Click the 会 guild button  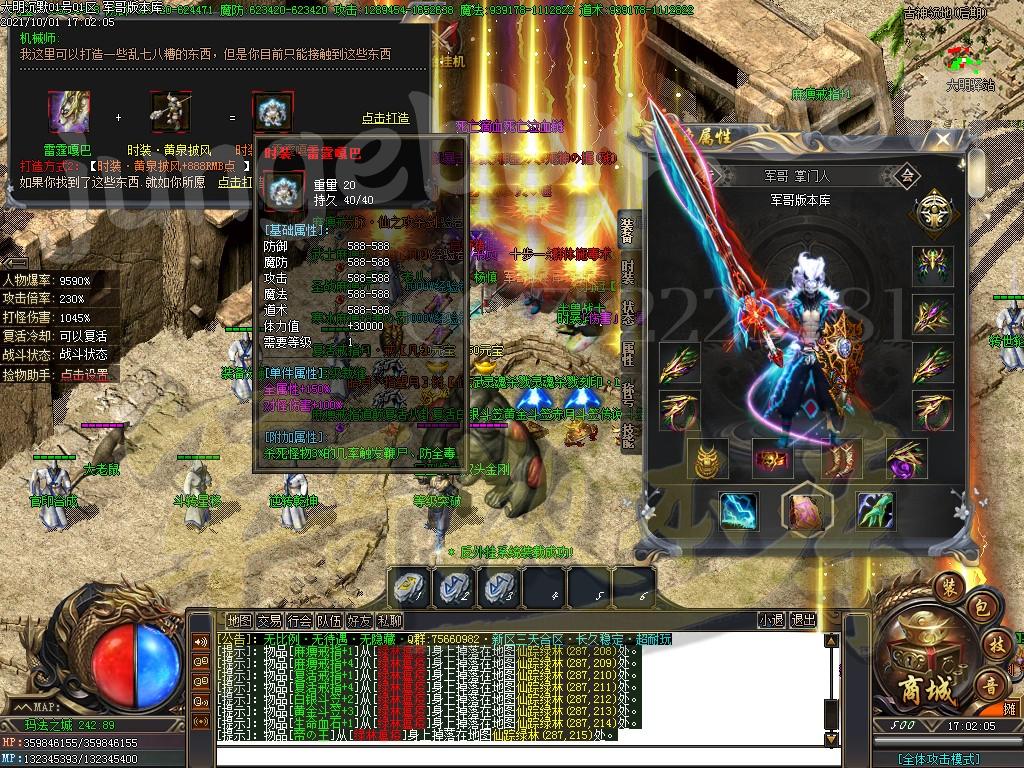pos(908,175)
